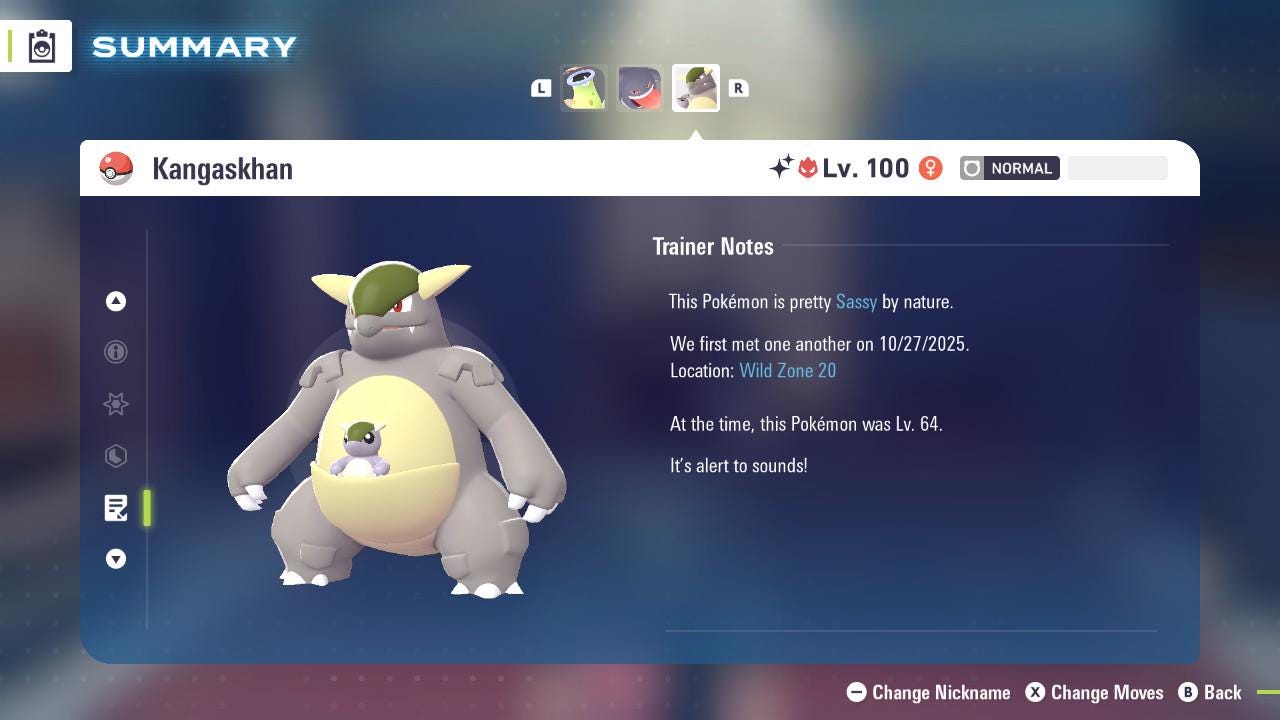
Task: Select the Trainer Notes memo icon
Action: tap(116, 508)
